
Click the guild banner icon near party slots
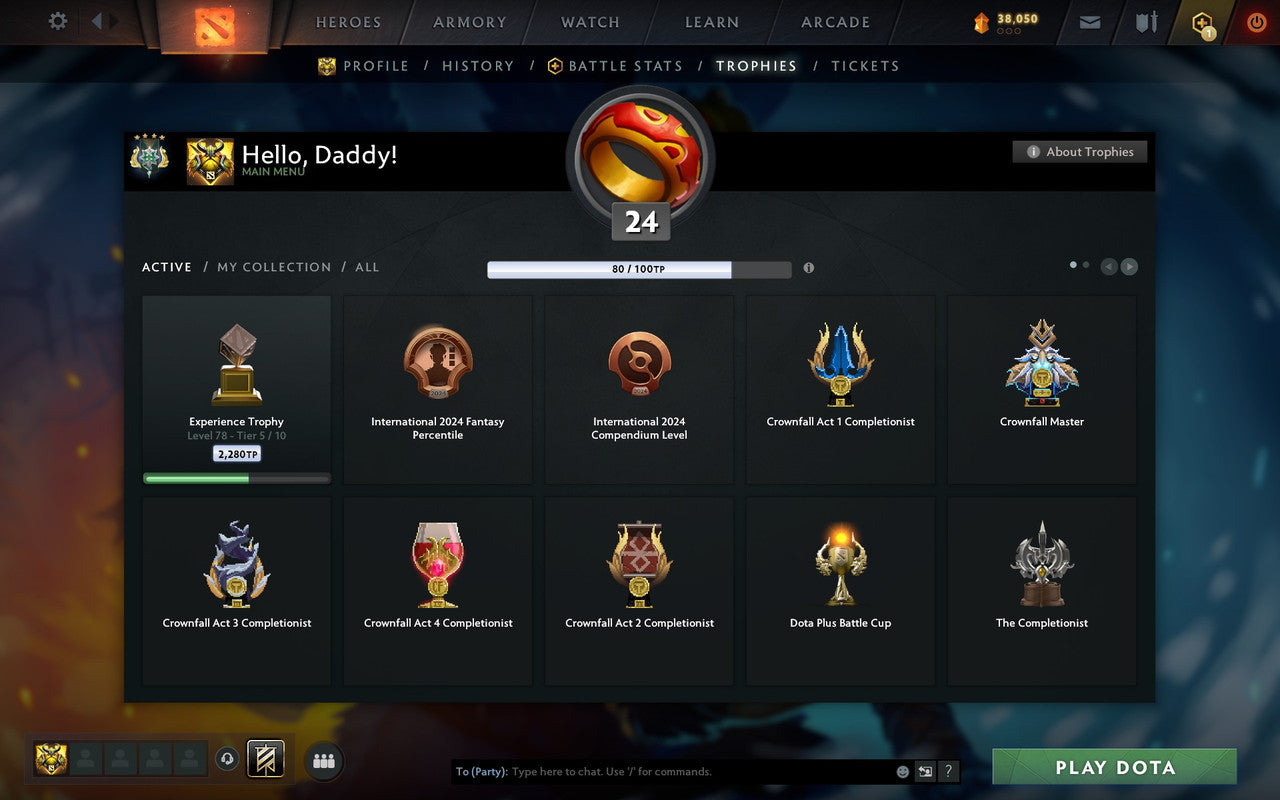[x=266, y=759]
